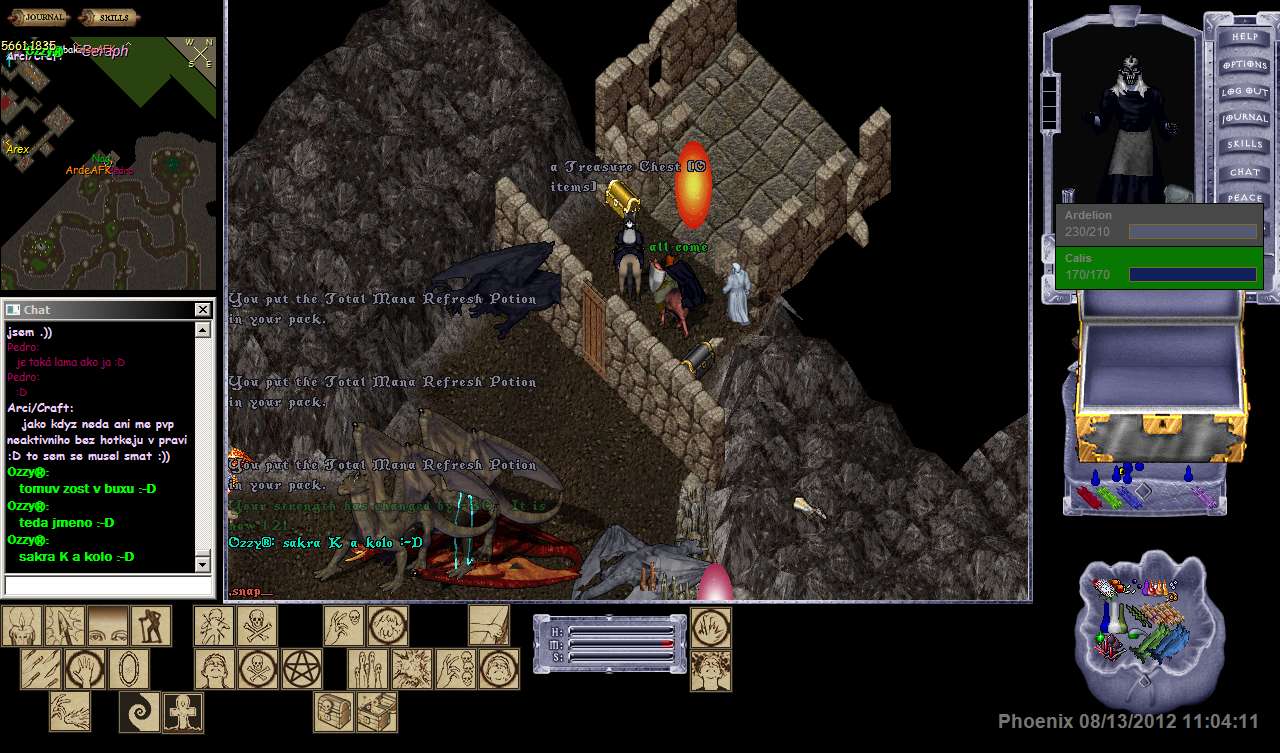1280x753 pixels.
Task: Cast the pentagram spell icon
Action: [300, 669]
